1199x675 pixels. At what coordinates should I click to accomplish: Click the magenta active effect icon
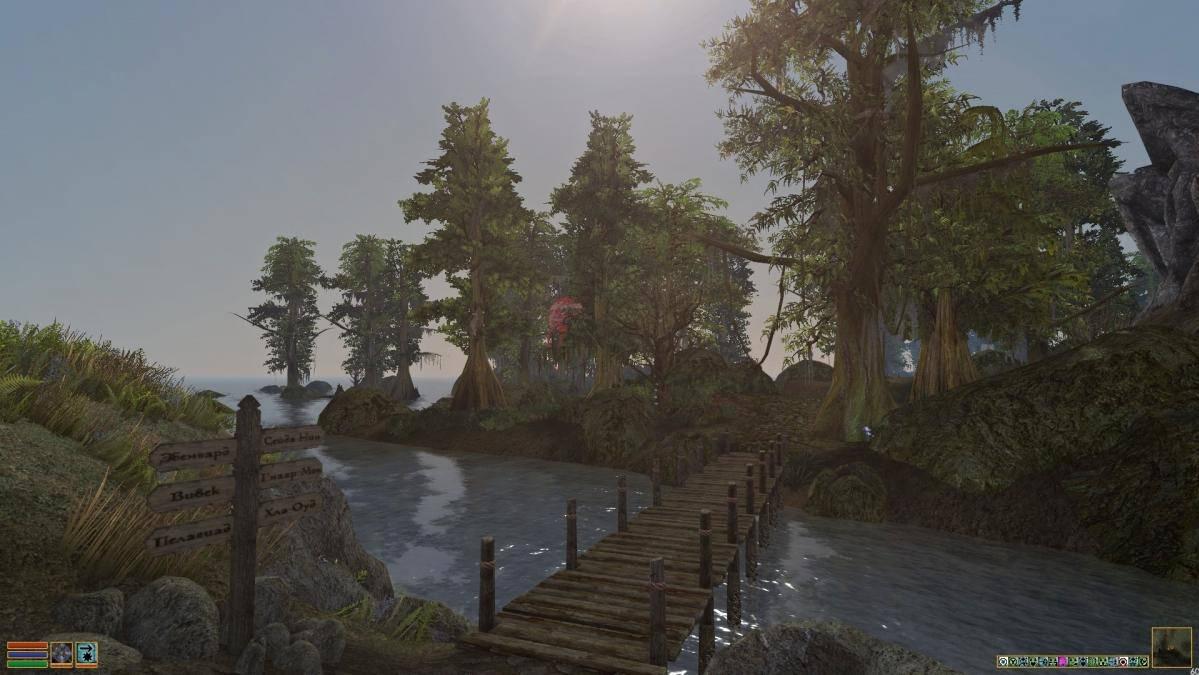1062,662
